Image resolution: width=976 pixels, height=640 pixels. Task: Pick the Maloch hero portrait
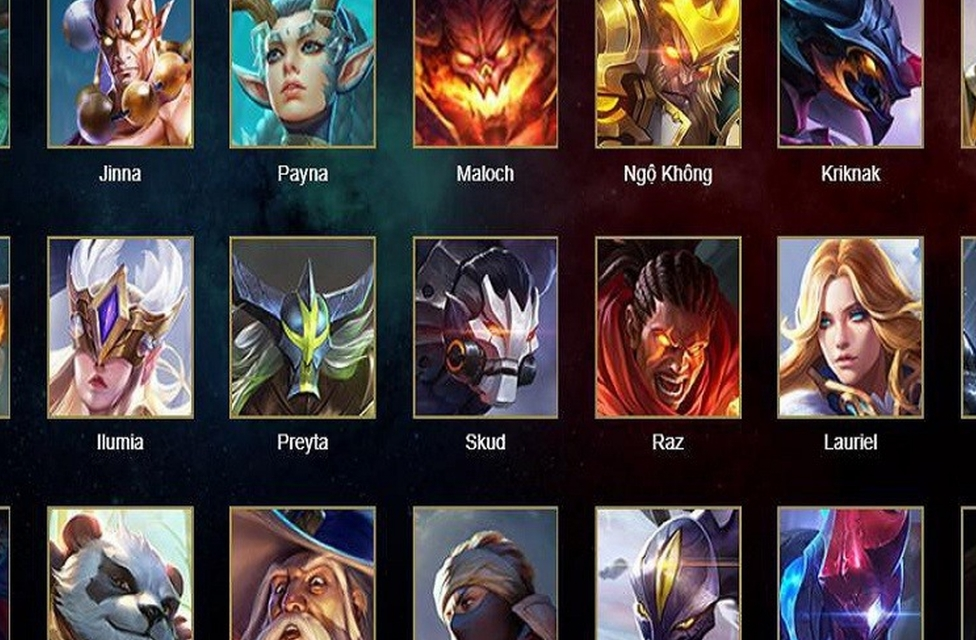pyautogui.click(x=485, y=72)
